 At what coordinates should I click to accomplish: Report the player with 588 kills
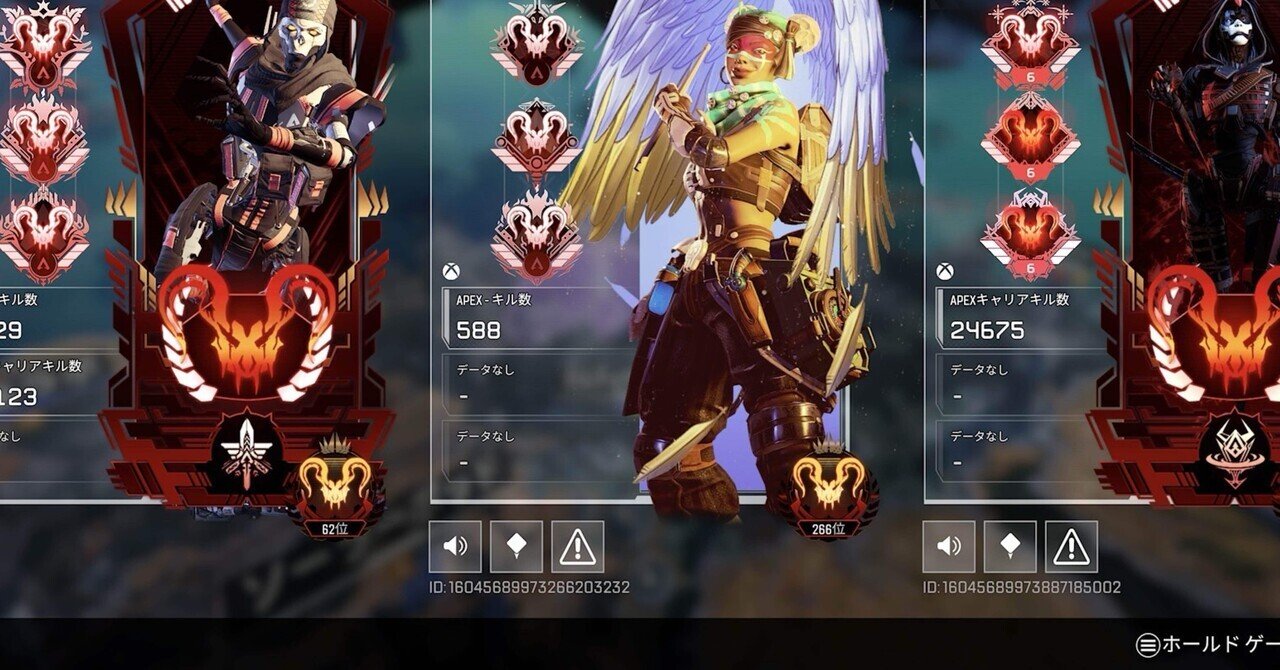[x=577, y=547]
